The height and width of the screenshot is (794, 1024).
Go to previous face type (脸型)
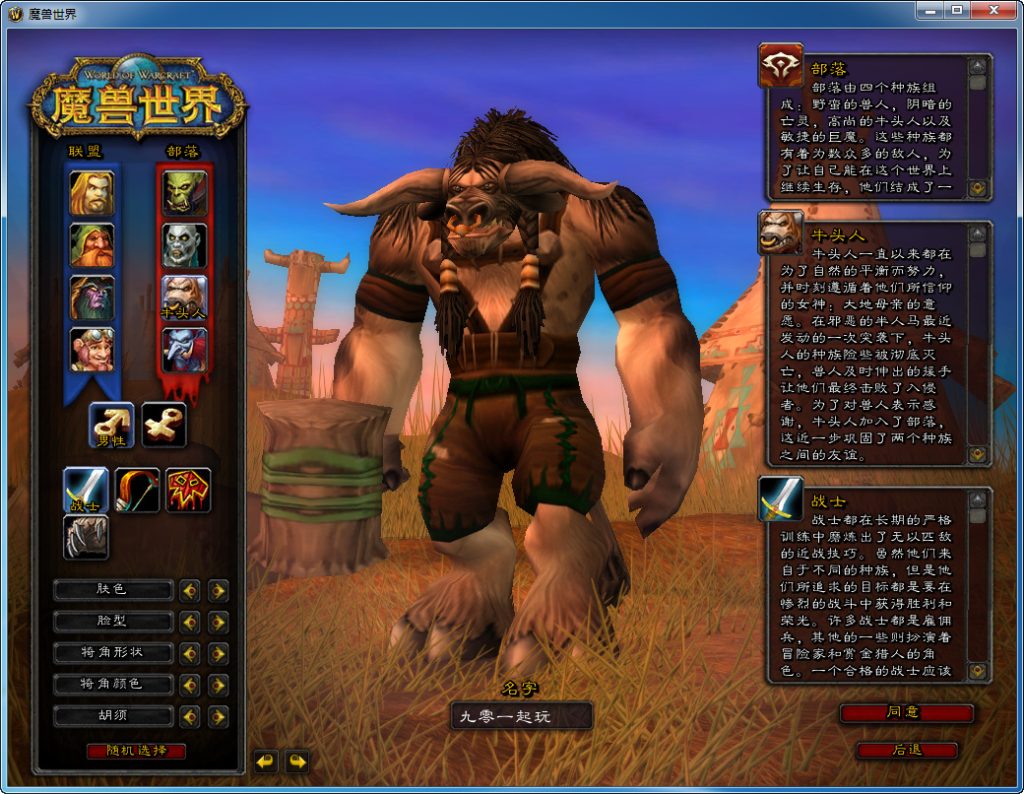pos(189,622)
